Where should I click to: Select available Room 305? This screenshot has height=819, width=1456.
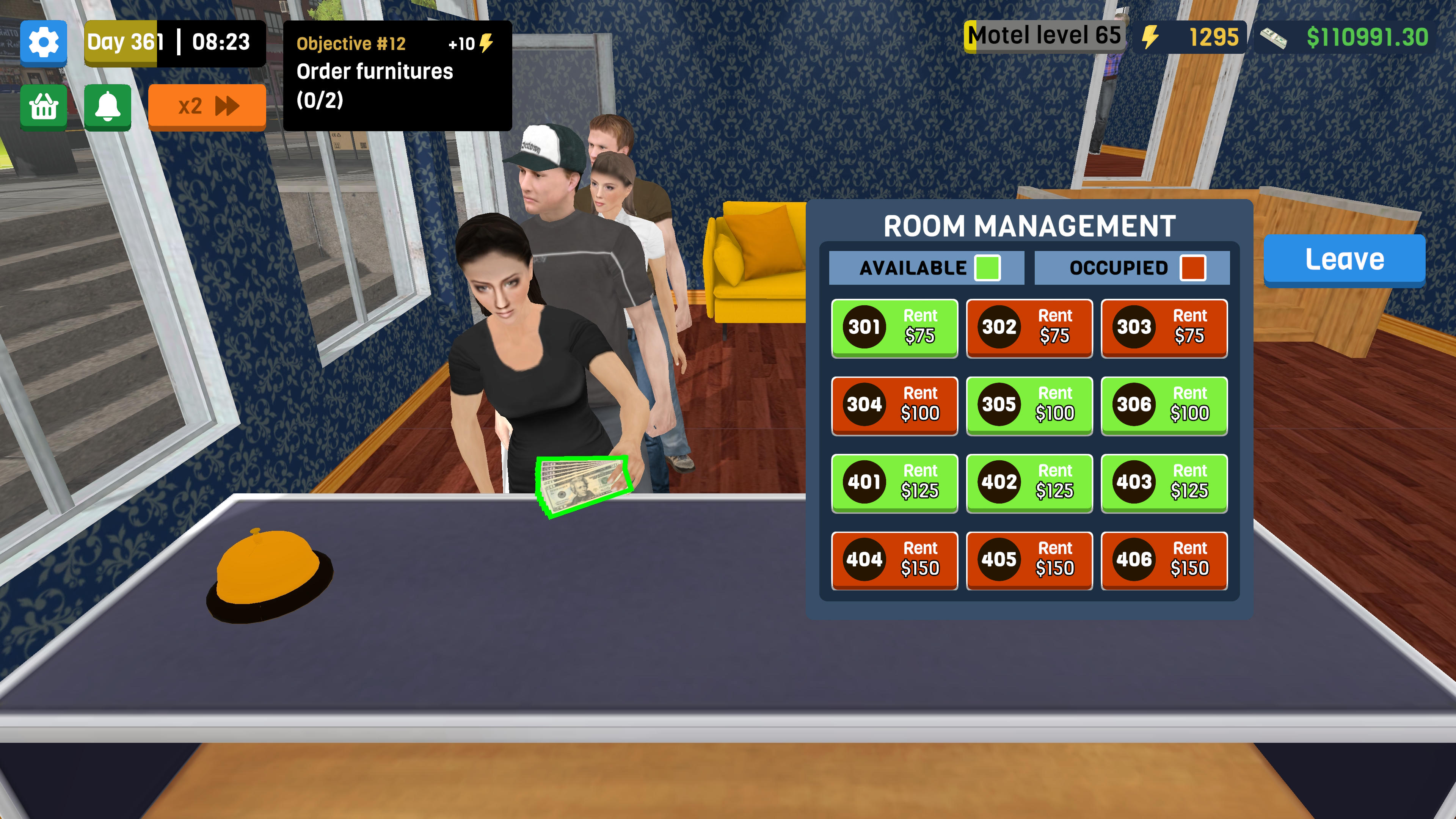pos(1029,406)
